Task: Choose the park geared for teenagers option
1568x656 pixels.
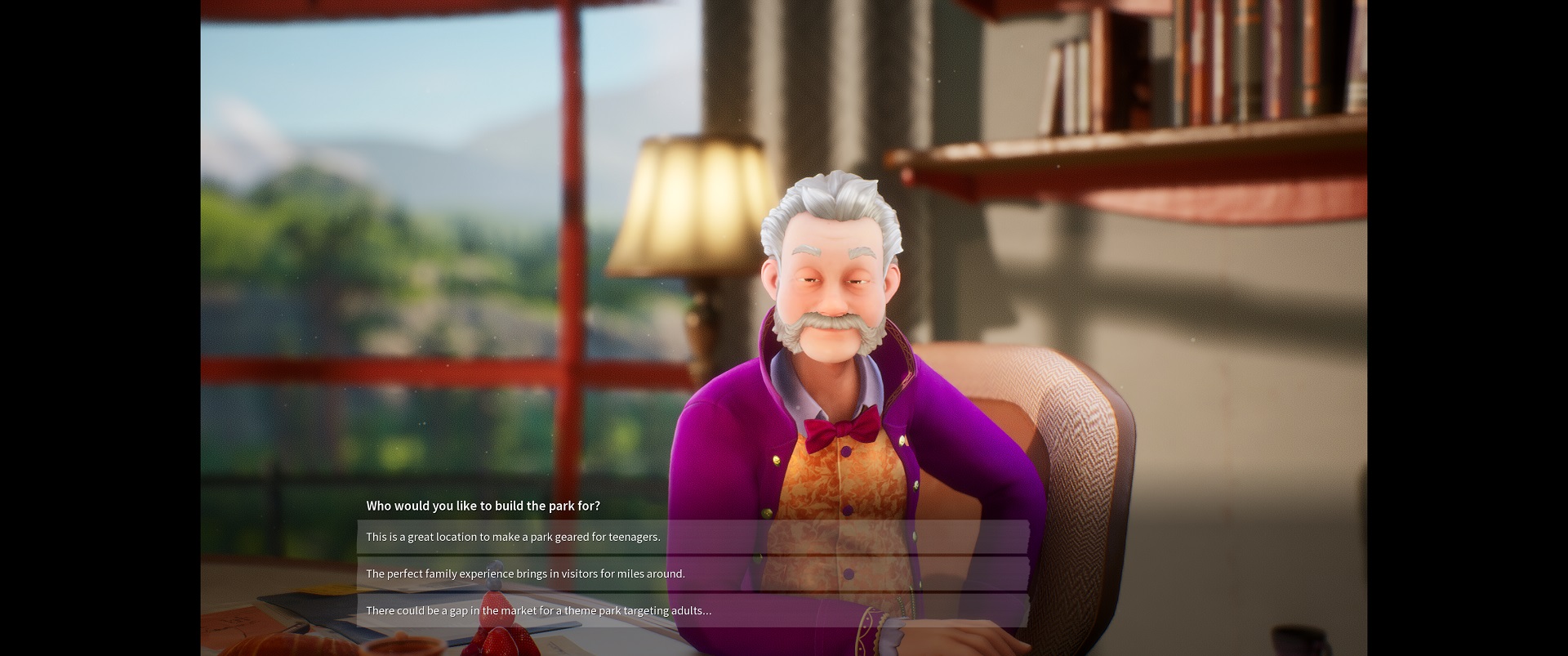Action: [x=692, y=537]
